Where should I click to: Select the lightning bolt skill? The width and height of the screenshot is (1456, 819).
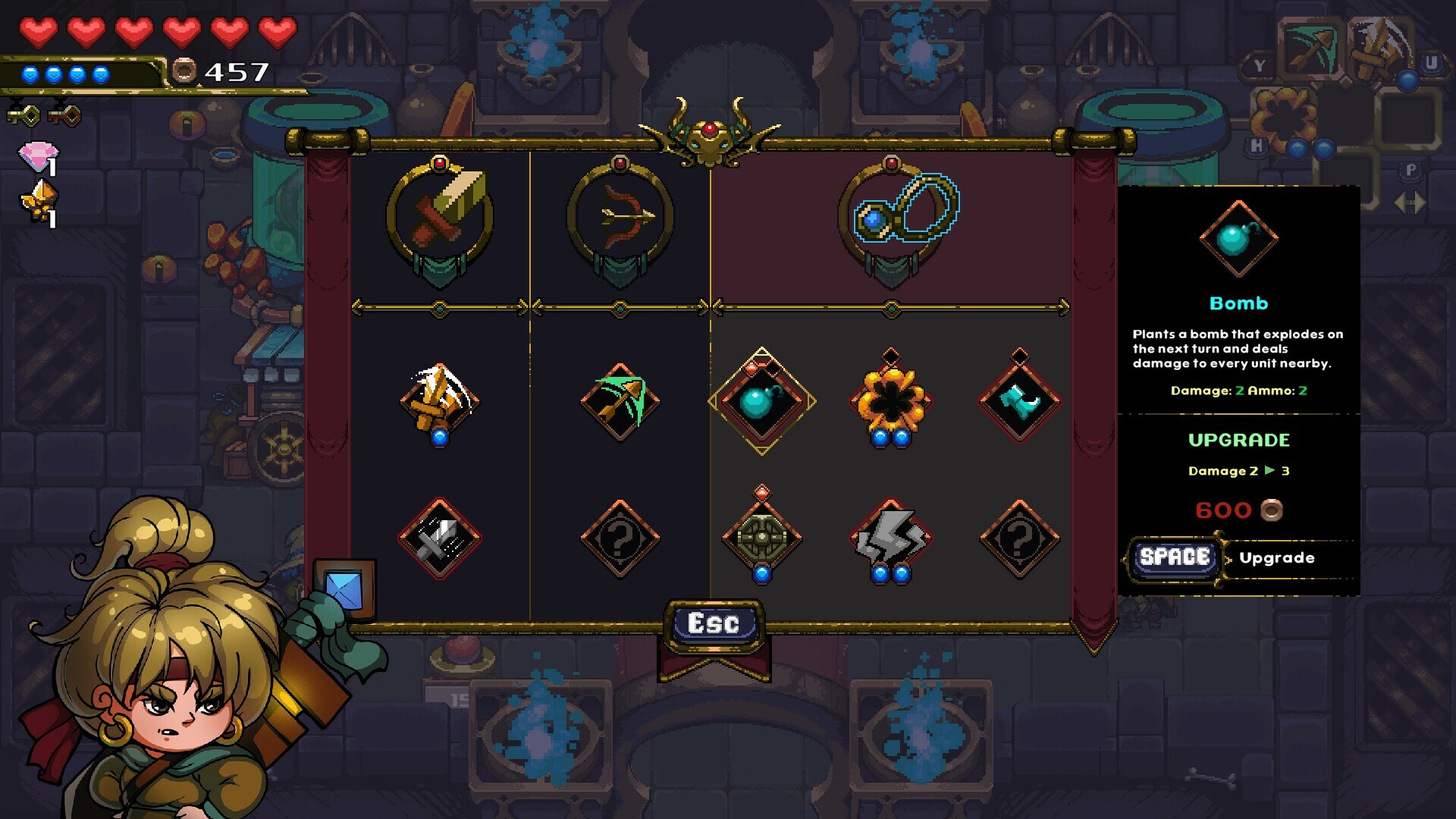click(891, 535)
